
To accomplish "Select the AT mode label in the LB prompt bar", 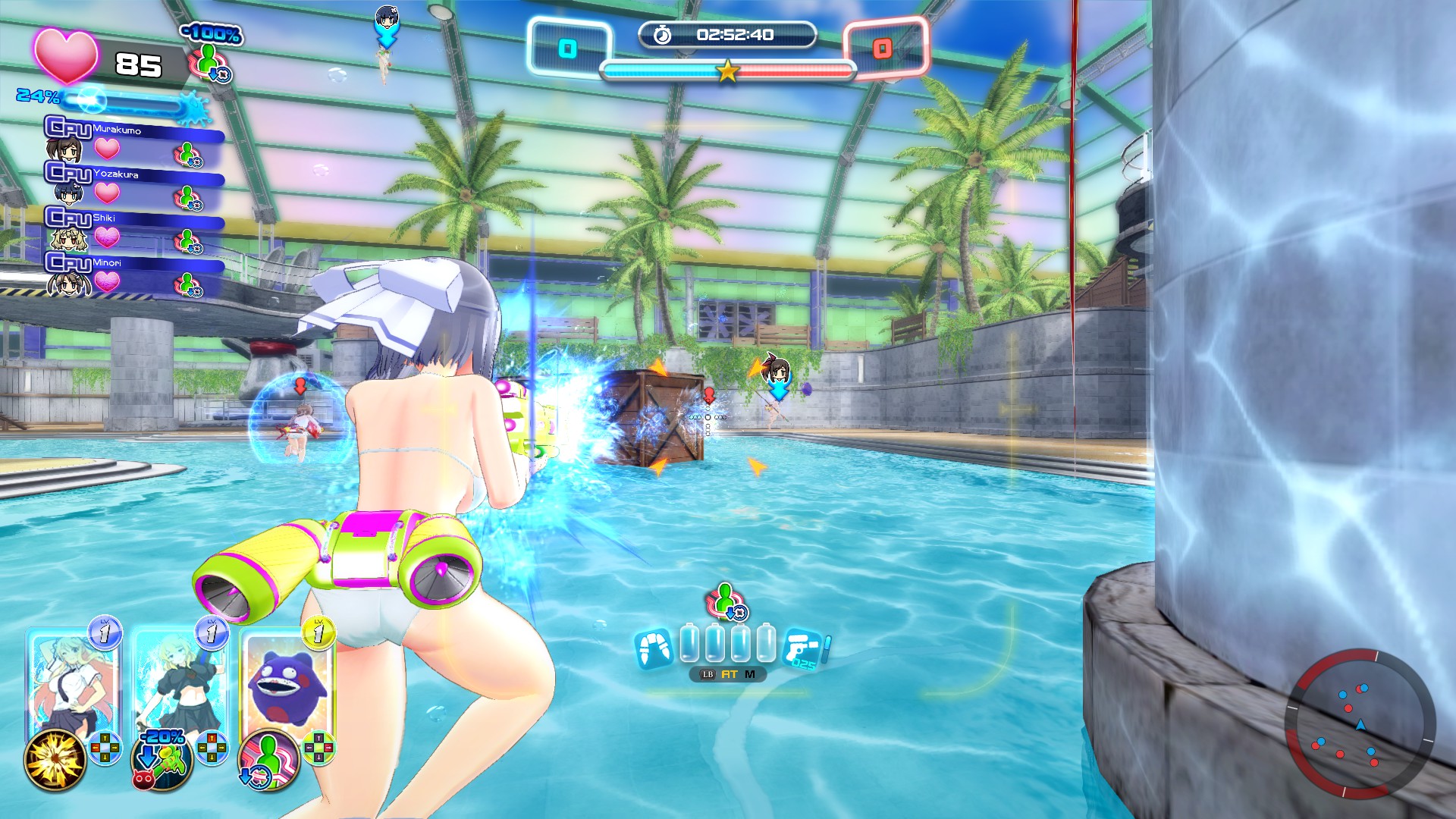I will click(730, 674).
